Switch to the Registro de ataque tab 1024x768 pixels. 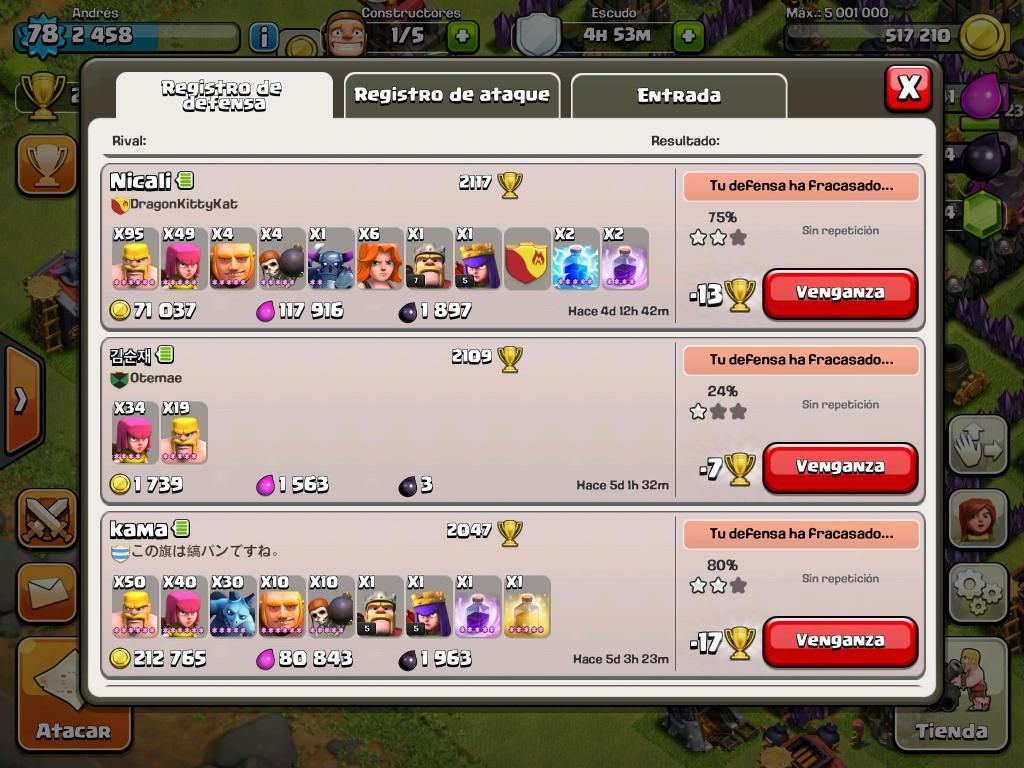(x=452, y=95)
